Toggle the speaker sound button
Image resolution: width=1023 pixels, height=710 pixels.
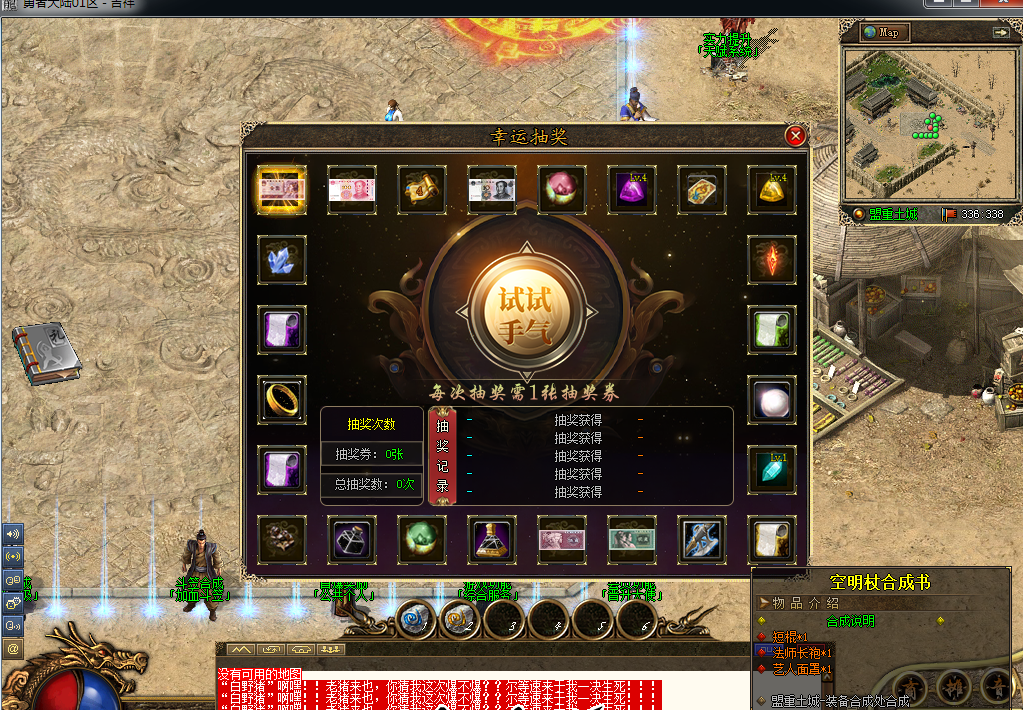pyautogui.click(x=13, y=535)
